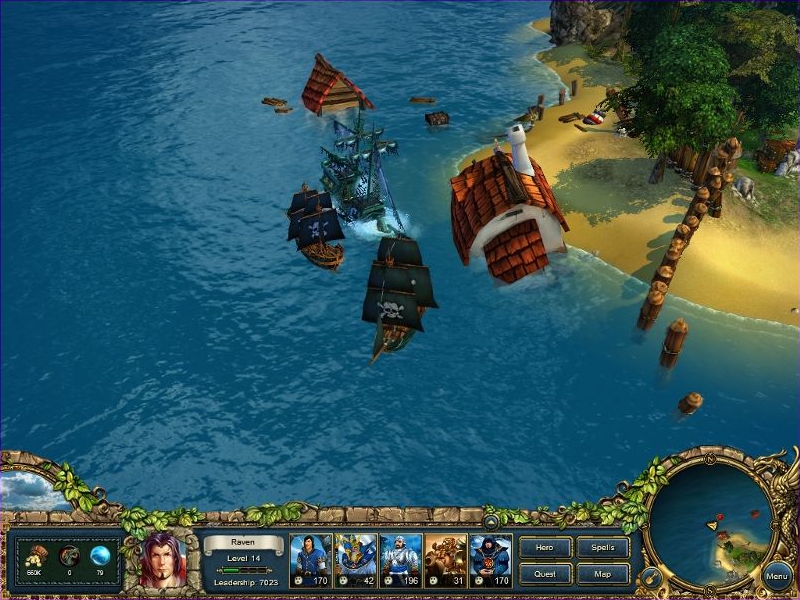Select the troop slot with 42 units
This screenshot has height=600, width=800.
[355, 560]
